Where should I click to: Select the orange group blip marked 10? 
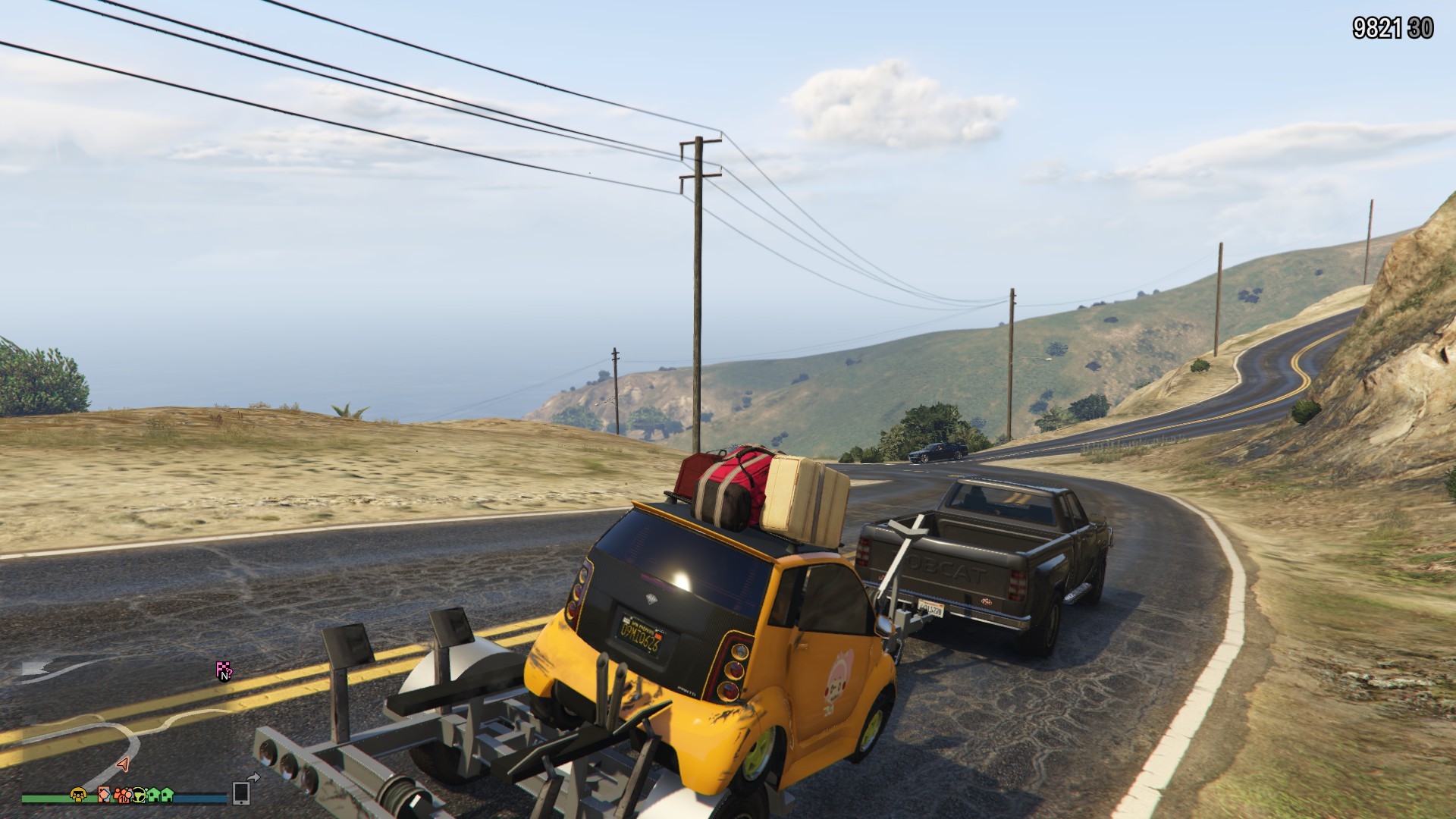(x=123, y=795)
